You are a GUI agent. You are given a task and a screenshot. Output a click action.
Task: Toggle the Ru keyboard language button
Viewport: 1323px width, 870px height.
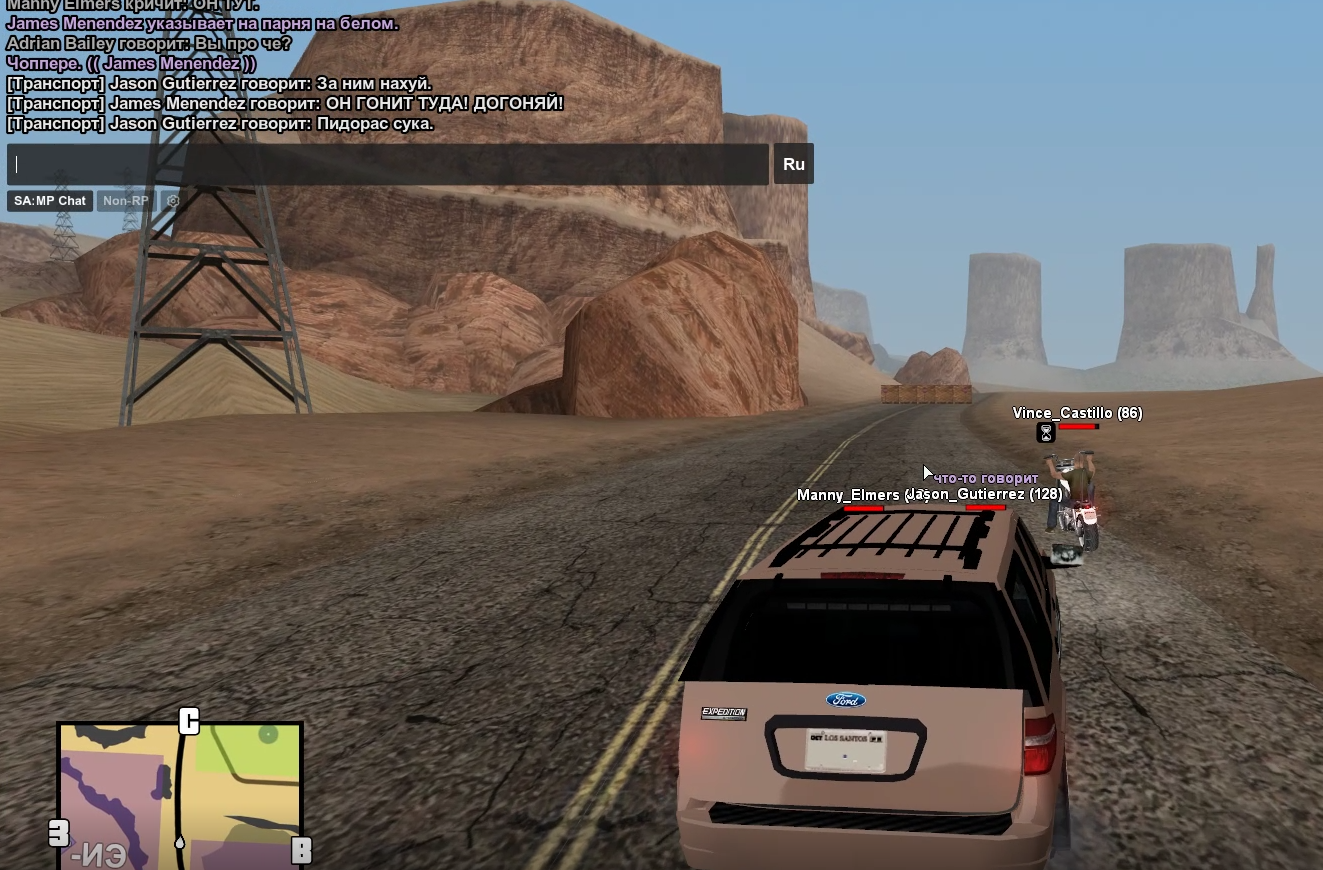pos(793,164)
